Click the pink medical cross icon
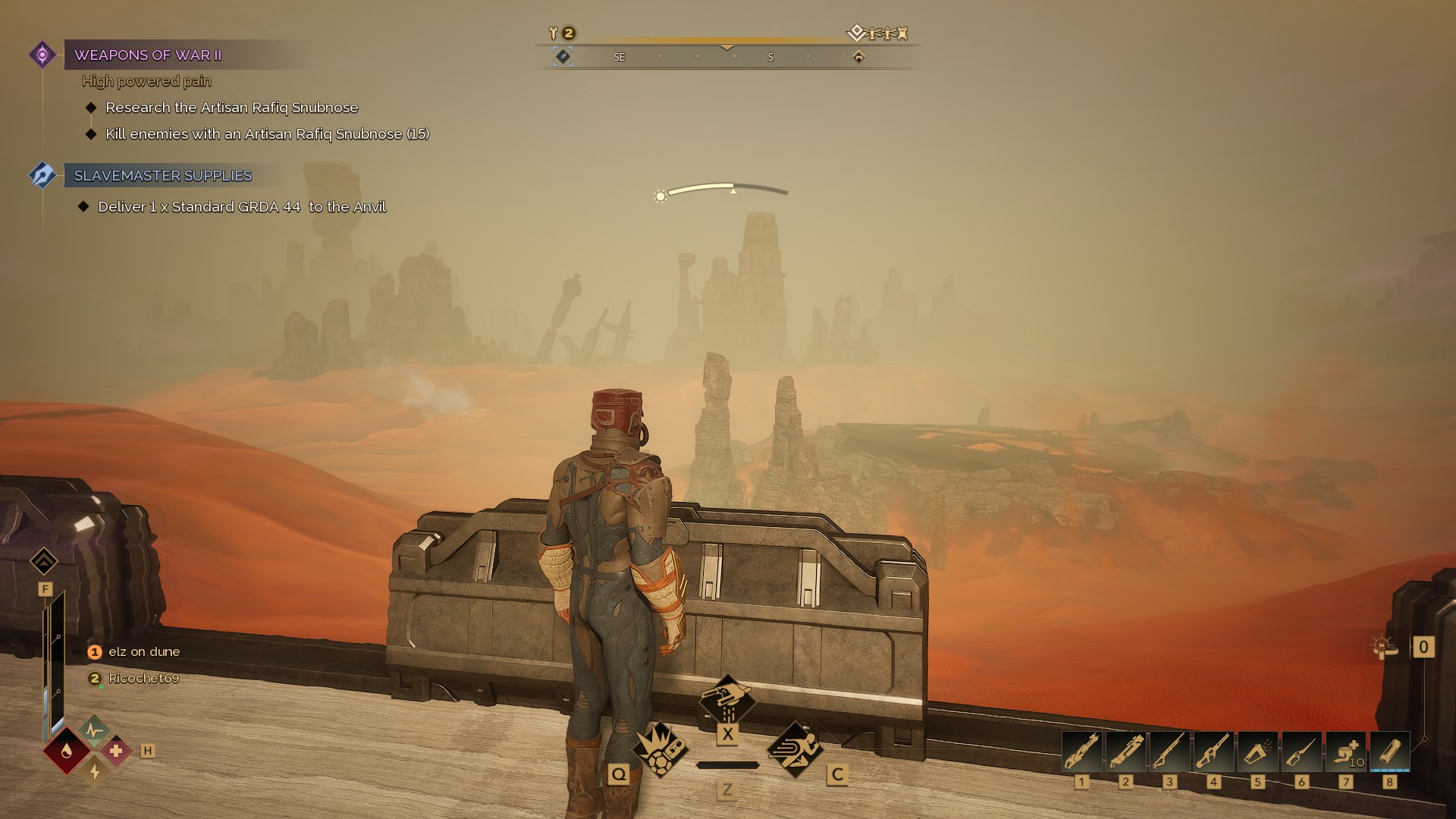The height and width of the screenshot is (819, 1456). (x=116, y=751)
